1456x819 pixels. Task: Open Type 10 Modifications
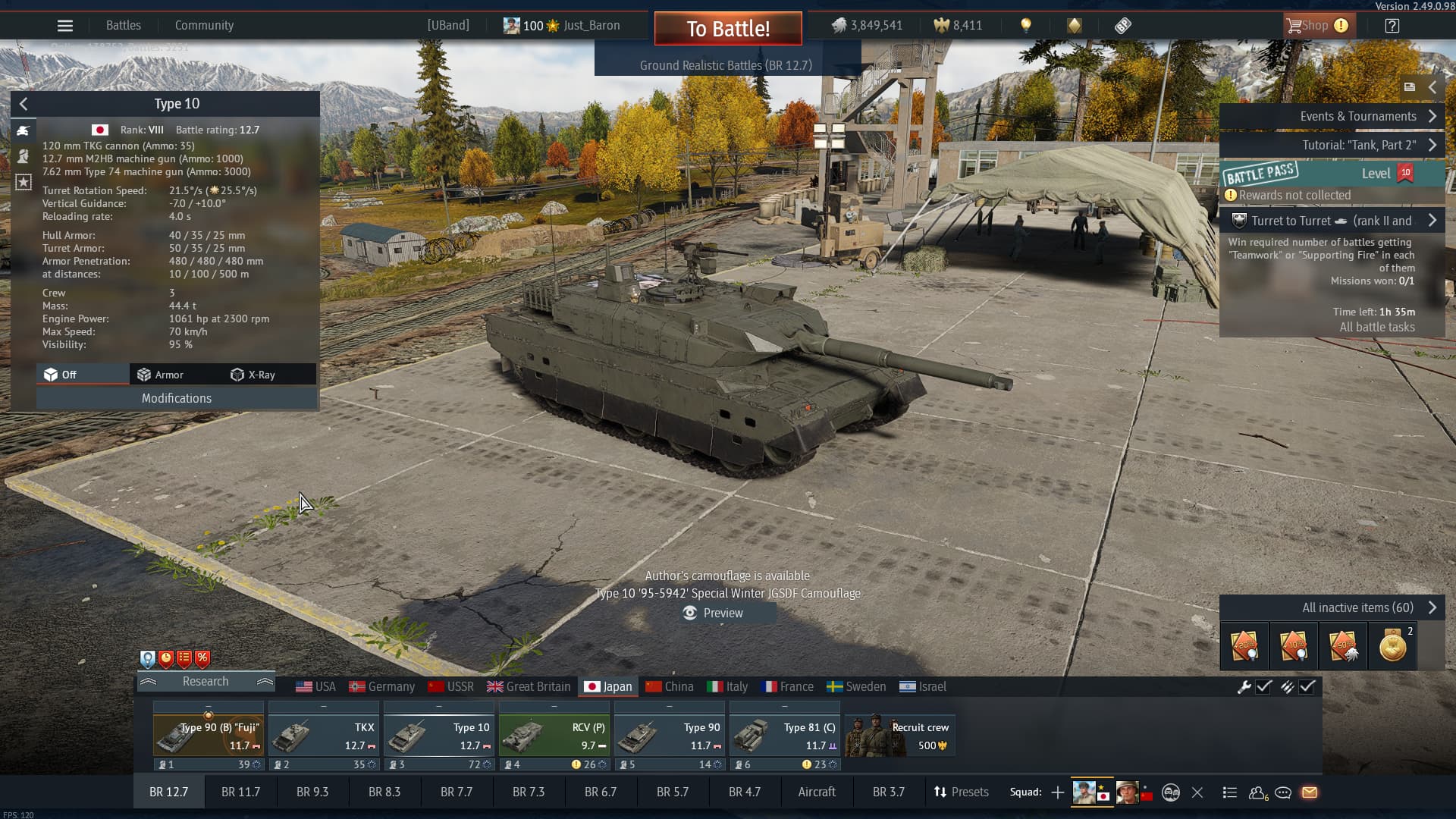click(x=177, y=398)
